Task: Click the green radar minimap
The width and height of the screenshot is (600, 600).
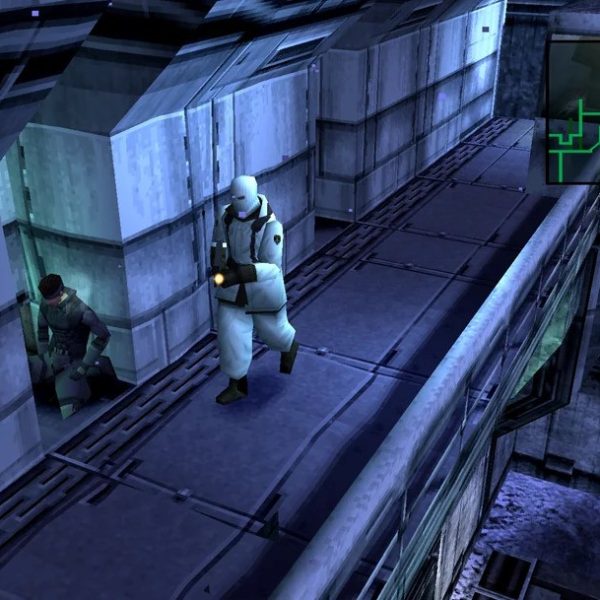Action: click(x=574, y=110)
